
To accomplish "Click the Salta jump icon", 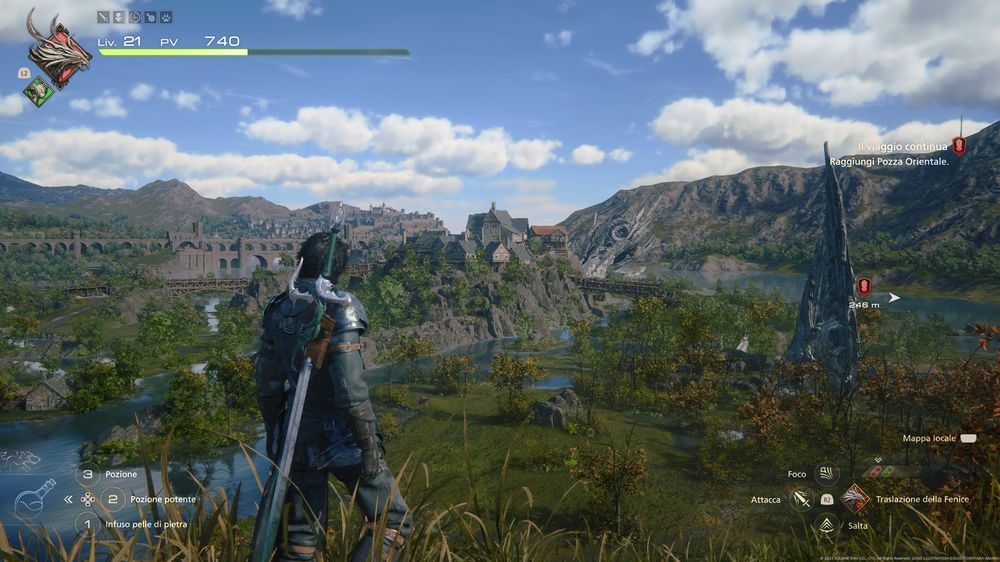I will (x=826, y=524).
